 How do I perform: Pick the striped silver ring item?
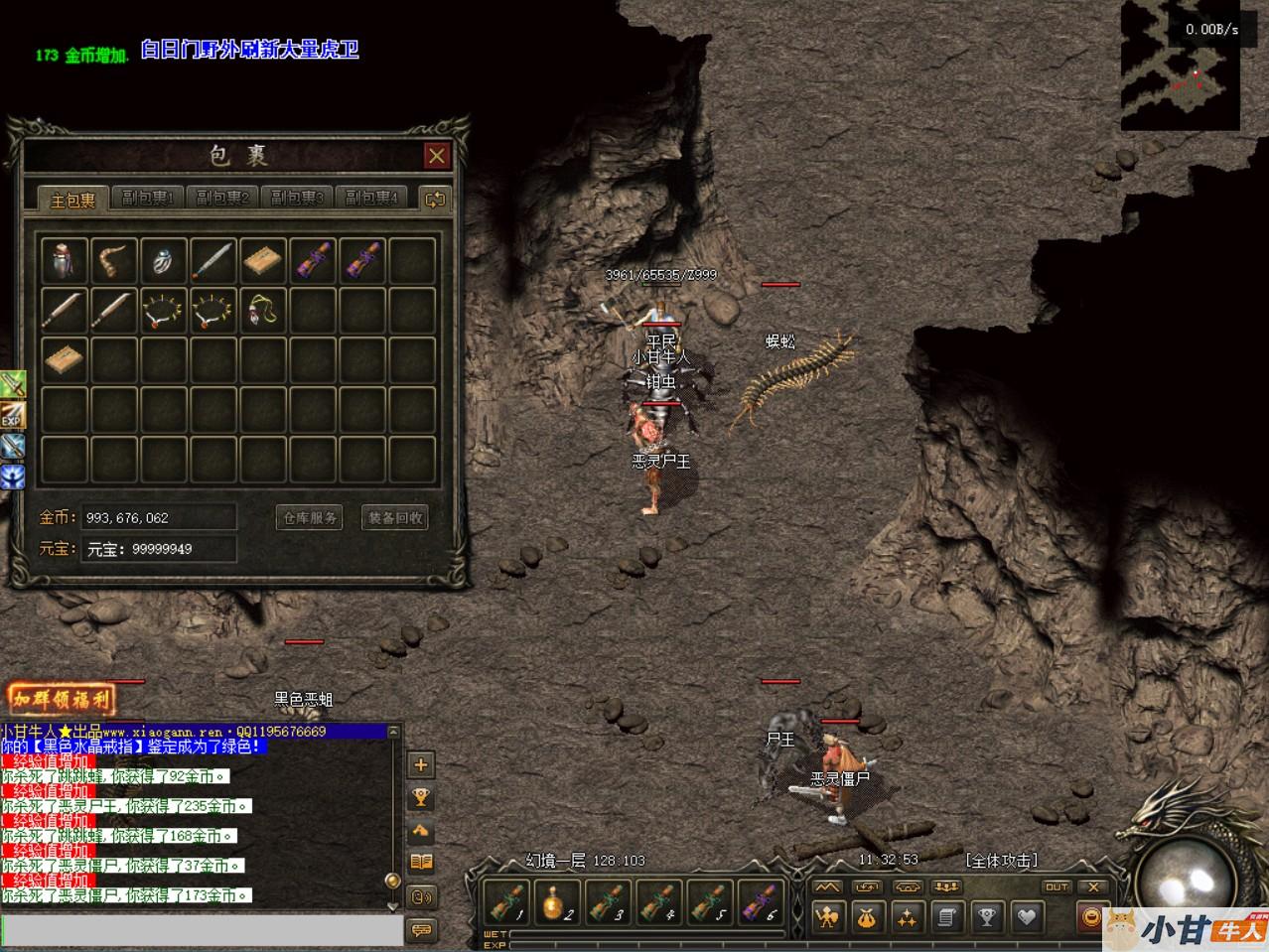point(164,260)
